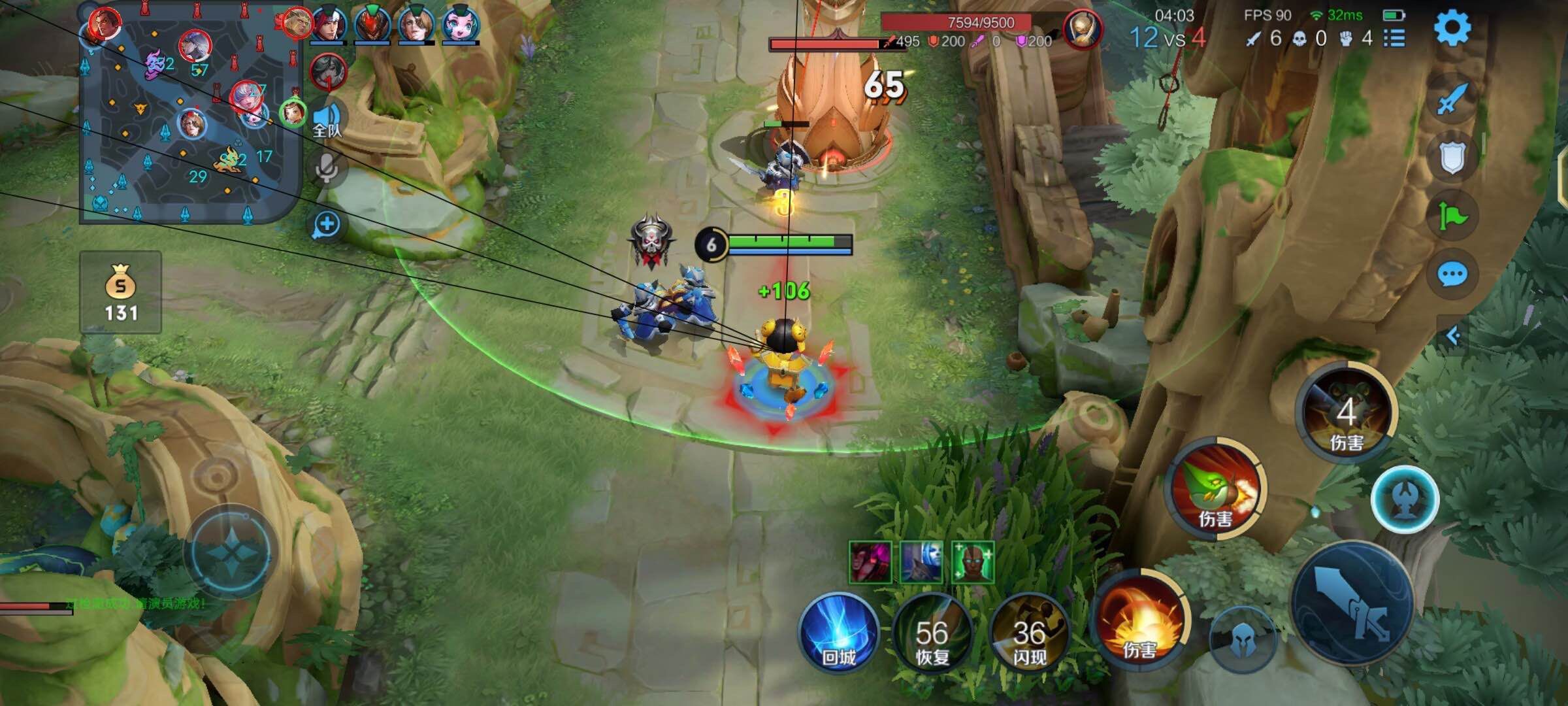
Task: Open the quick chat plus bubble
Action: (327, 225)
